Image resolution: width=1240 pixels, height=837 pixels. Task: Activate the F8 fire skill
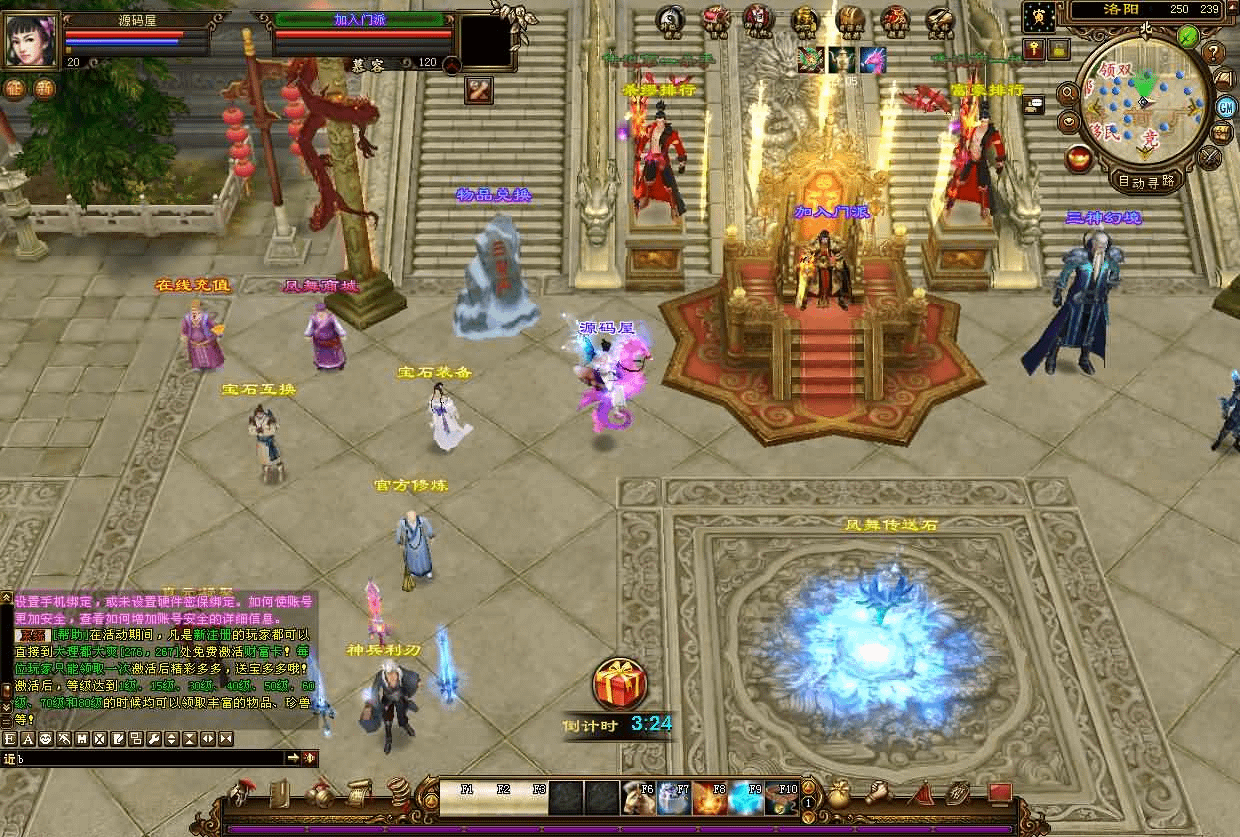[x=709, y=798]
